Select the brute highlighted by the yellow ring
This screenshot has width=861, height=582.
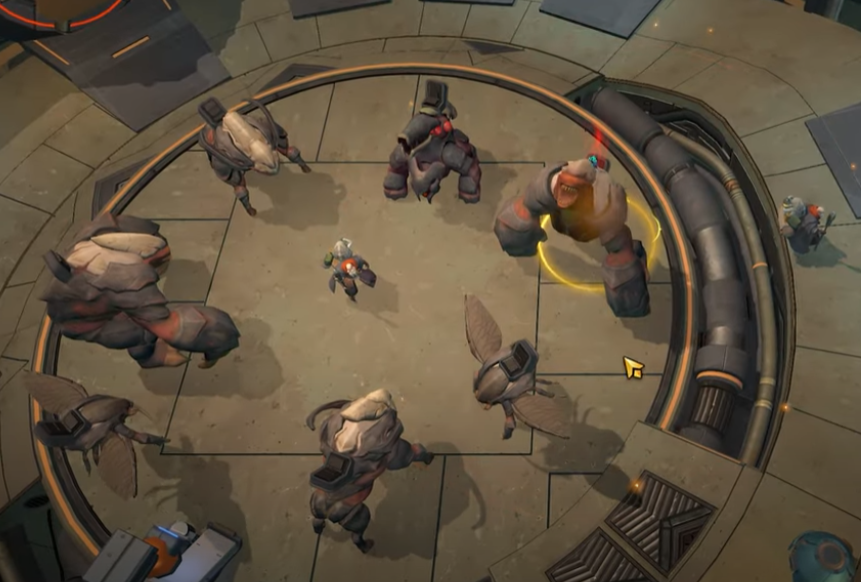point(580,222)
